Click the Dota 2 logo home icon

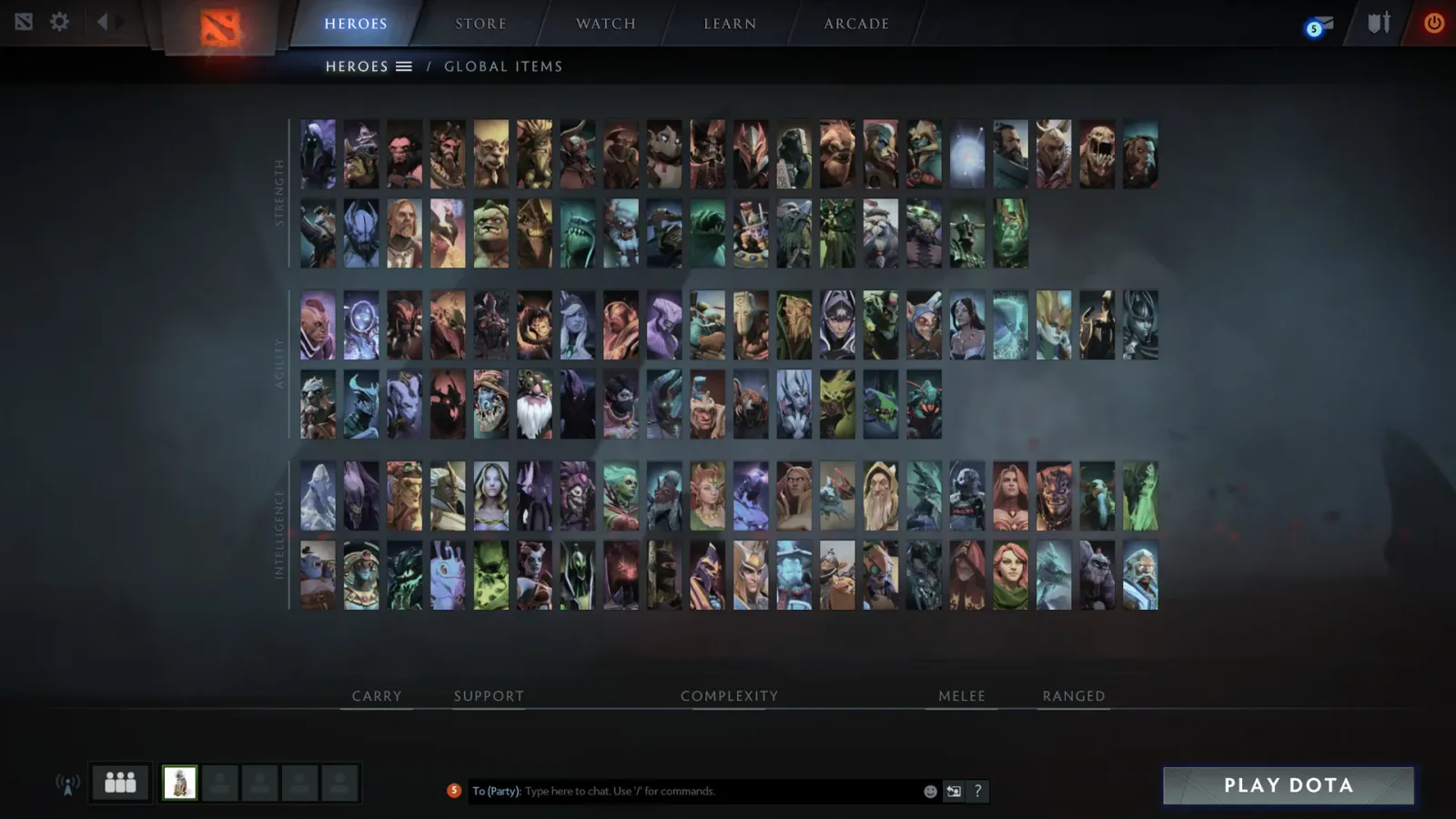tap(221, 27)
